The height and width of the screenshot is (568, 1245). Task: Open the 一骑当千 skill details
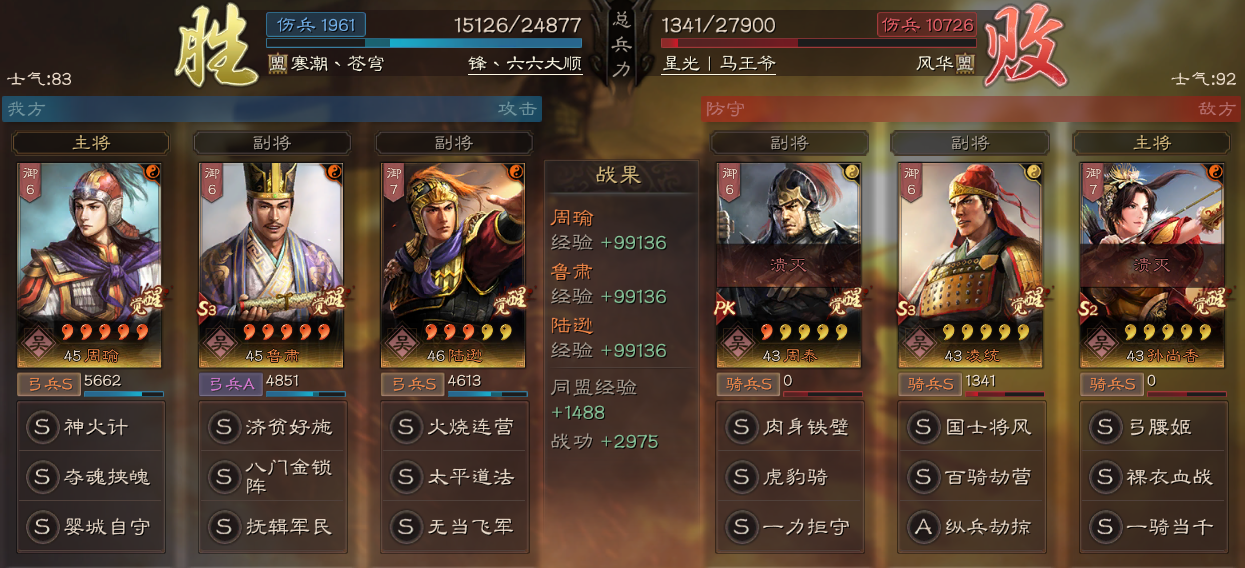(x=1153, y=526)
